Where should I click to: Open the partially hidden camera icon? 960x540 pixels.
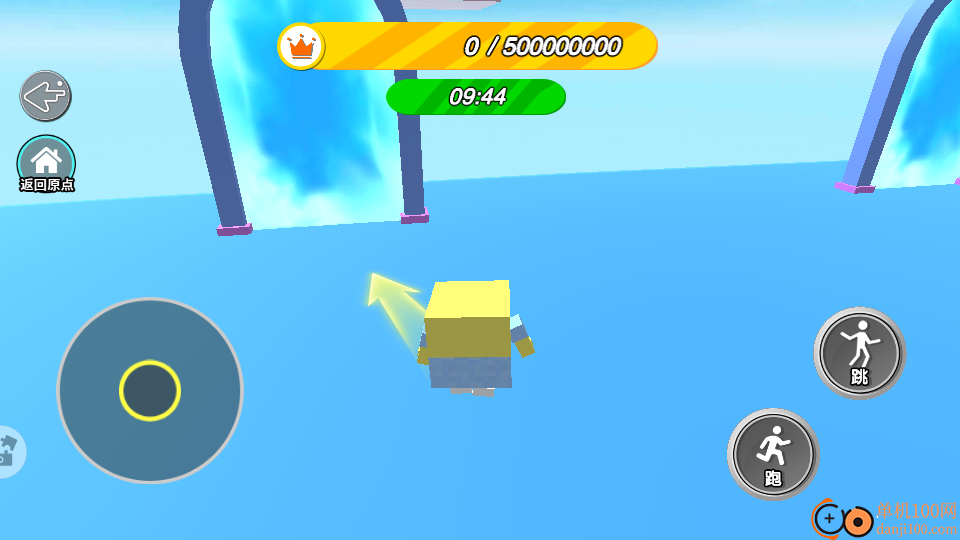click(x=8, y=452)
